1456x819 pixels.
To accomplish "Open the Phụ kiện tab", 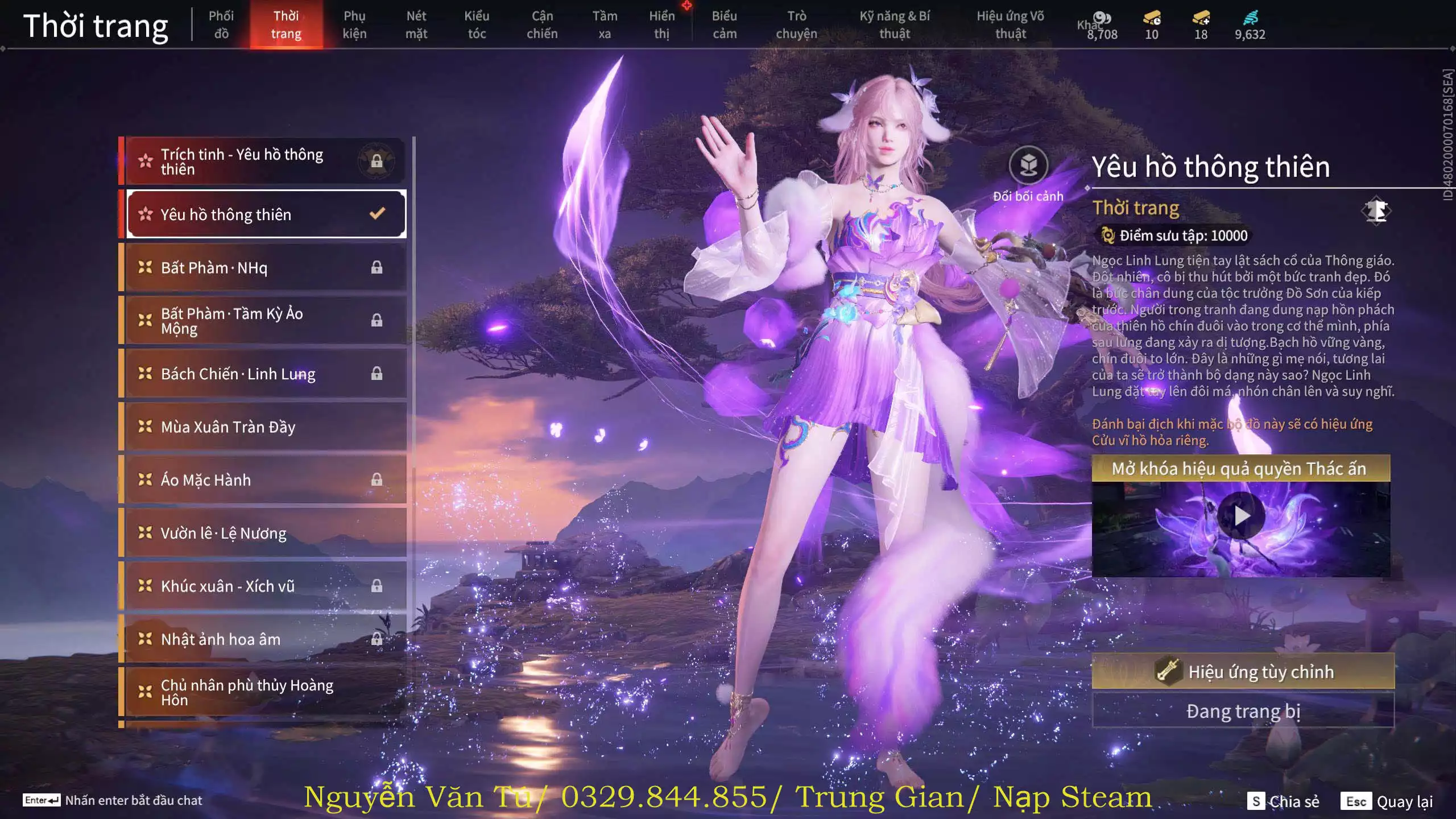I will (354, 25).
